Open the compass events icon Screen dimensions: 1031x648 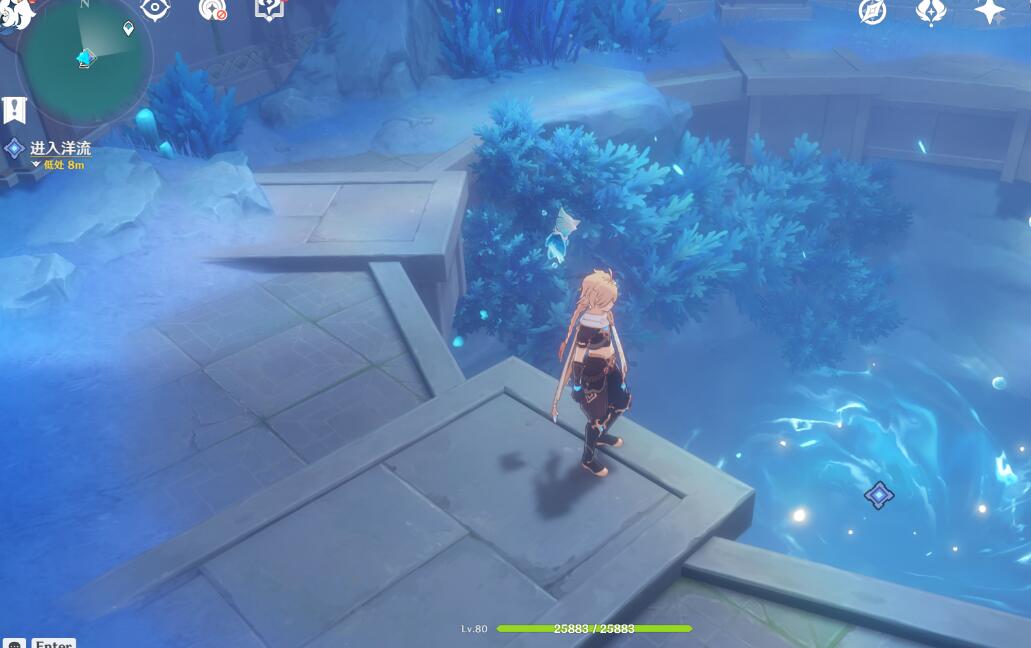[872, 11]
